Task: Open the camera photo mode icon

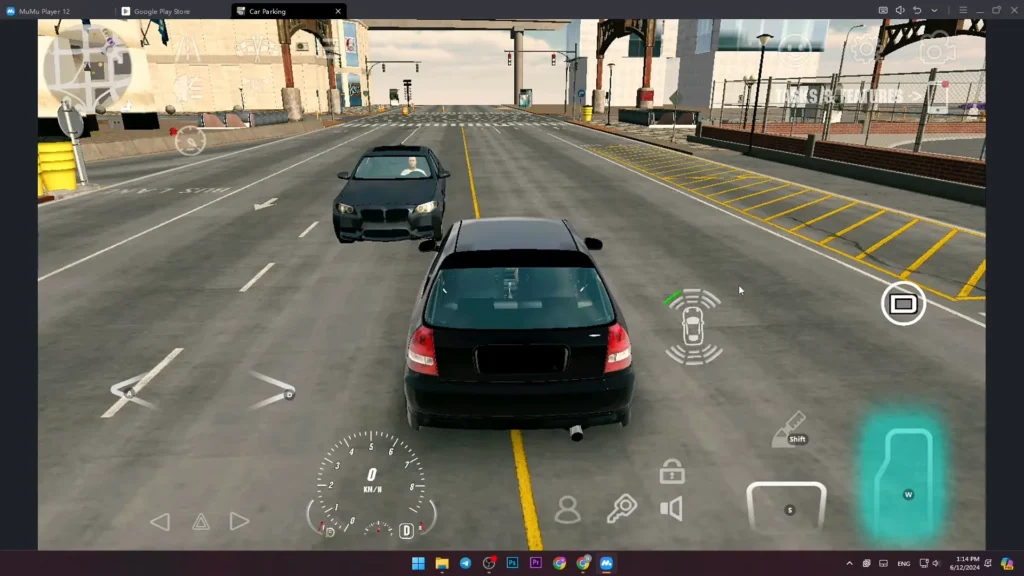Action: 937,47
